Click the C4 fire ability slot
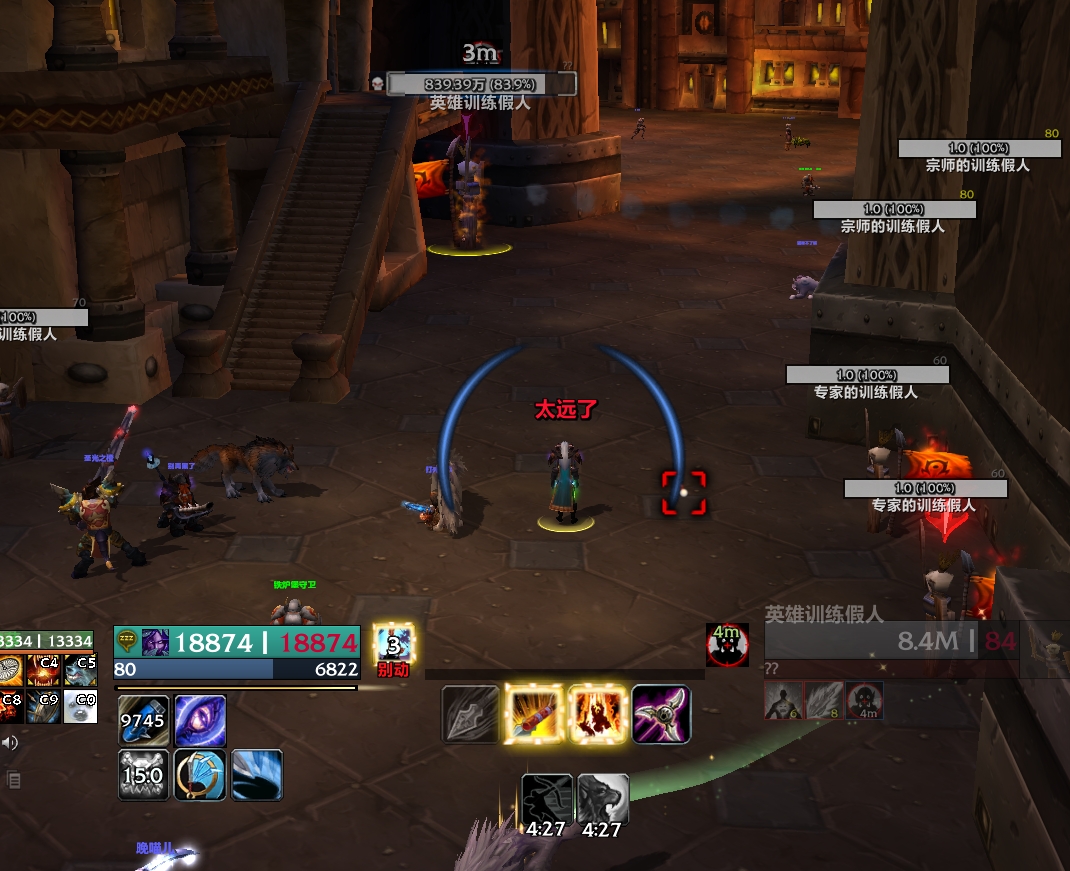The image size is (1070, 871). click(x=45, y=669)
